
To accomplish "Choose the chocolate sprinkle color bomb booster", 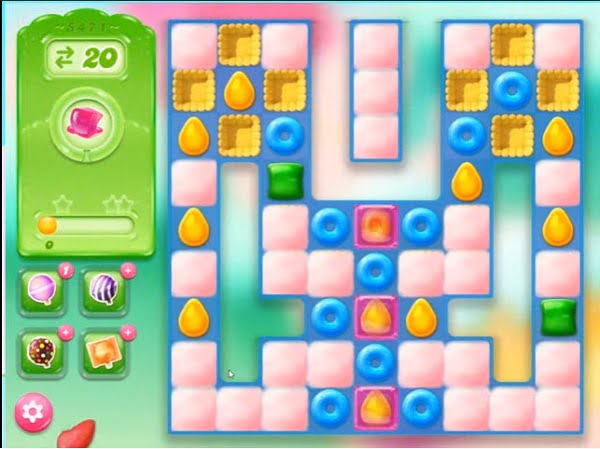I will point(42,351).
